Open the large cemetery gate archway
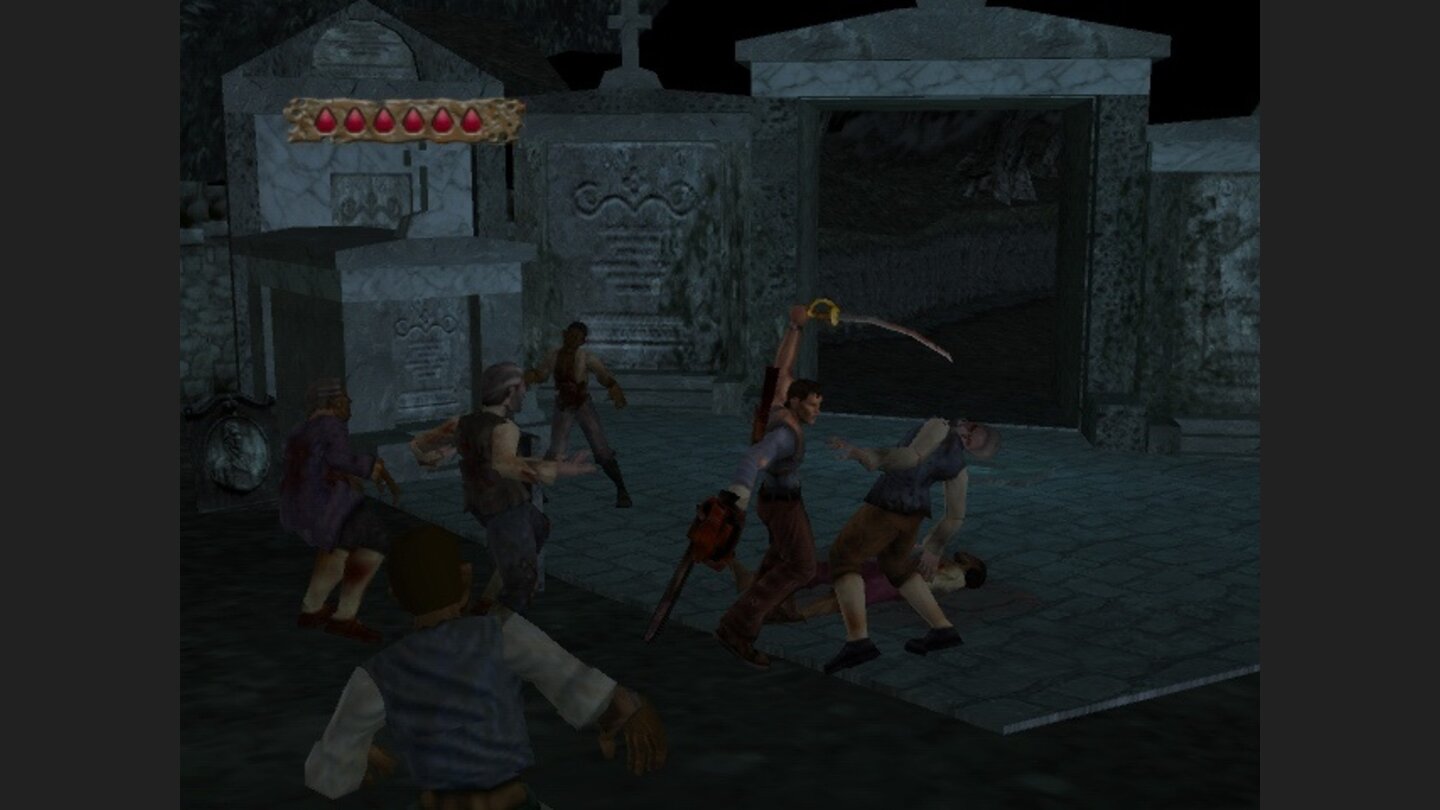The width and height of the screenshot is (1440, 810). point(950,230)
